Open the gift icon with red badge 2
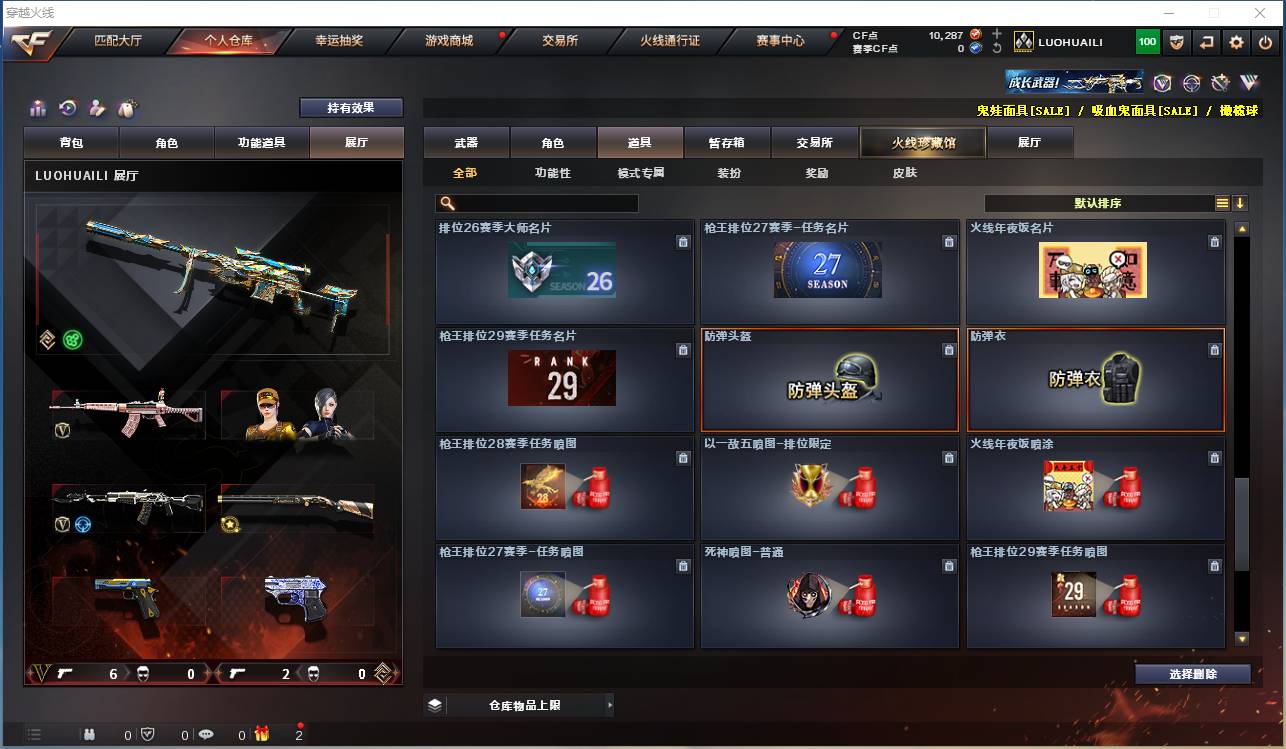Screen dimensions: 1286x749 (x=262, y=735)
